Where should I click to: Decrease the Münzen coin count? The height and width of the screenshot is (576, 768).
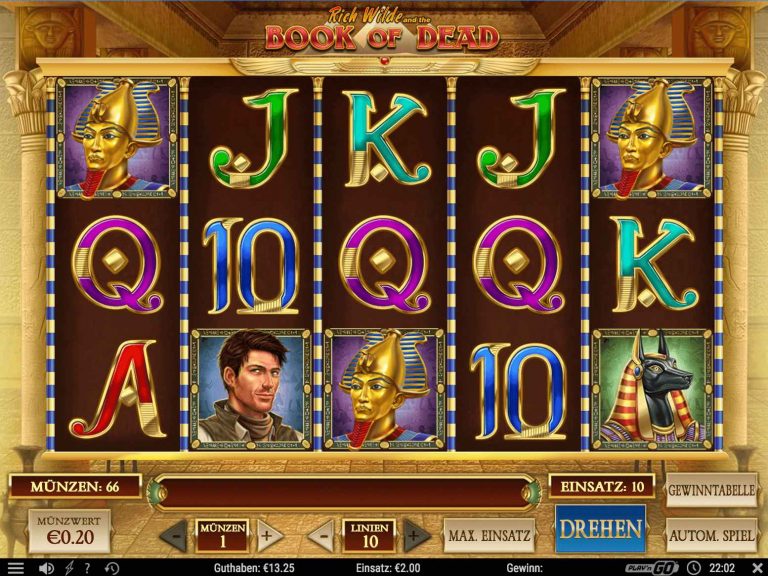click(174, 535)
